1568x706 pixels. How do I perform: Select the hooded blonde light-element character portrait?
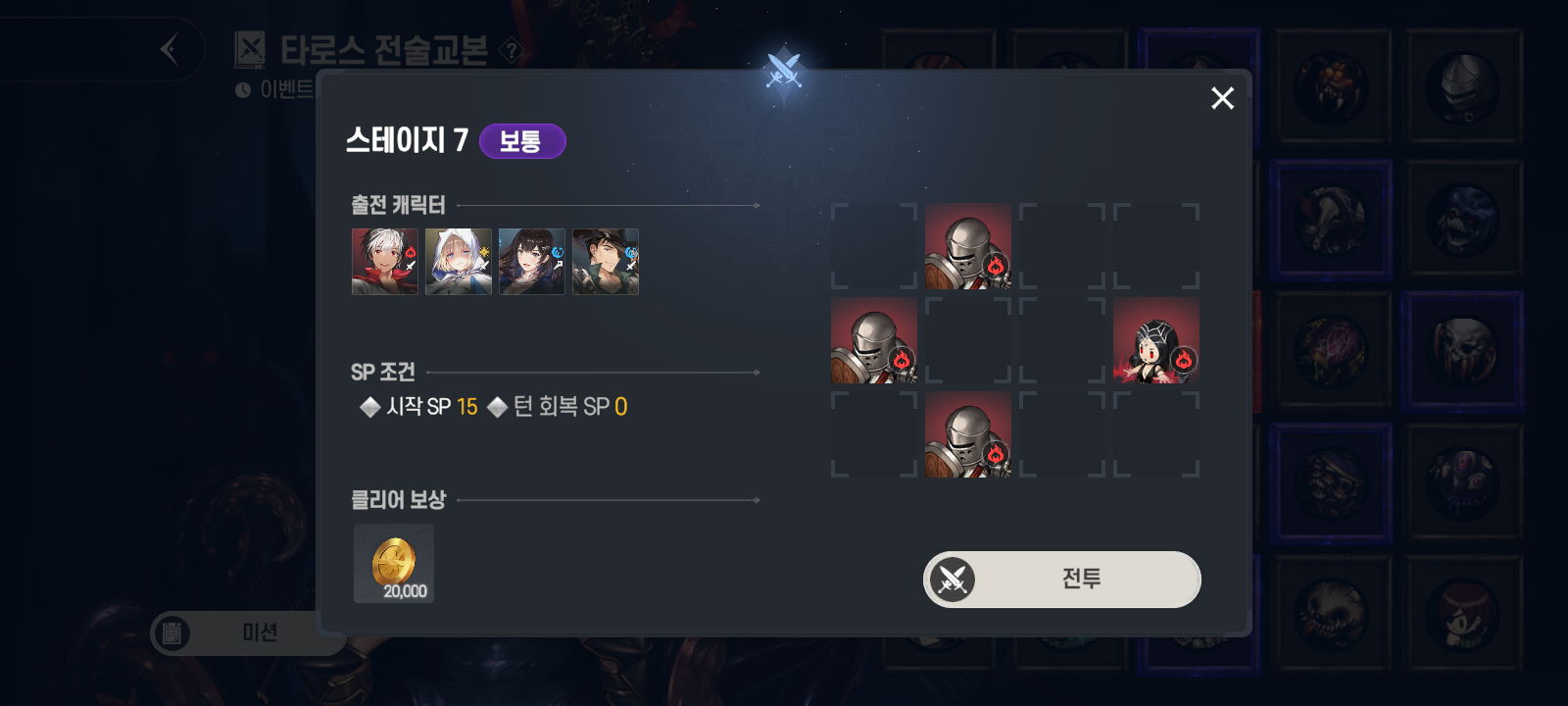tap(458, 262)
